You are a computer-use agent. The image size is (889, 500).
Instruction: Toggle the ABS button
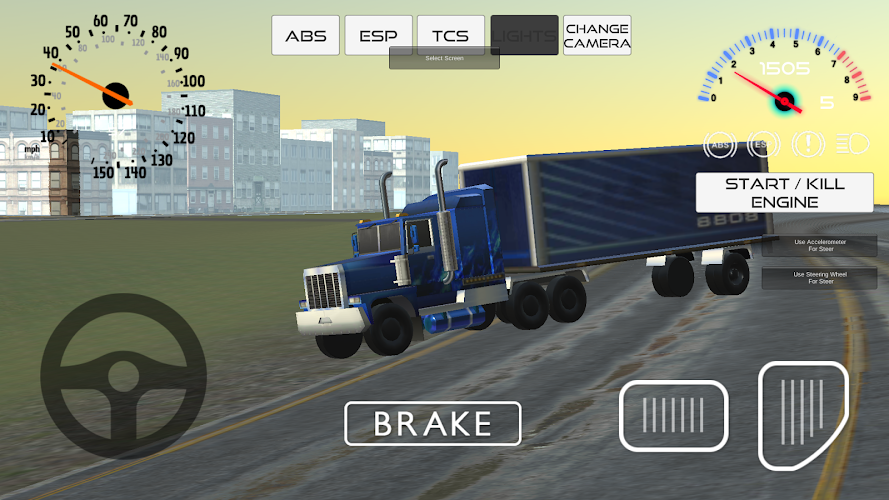pos(306,36)
